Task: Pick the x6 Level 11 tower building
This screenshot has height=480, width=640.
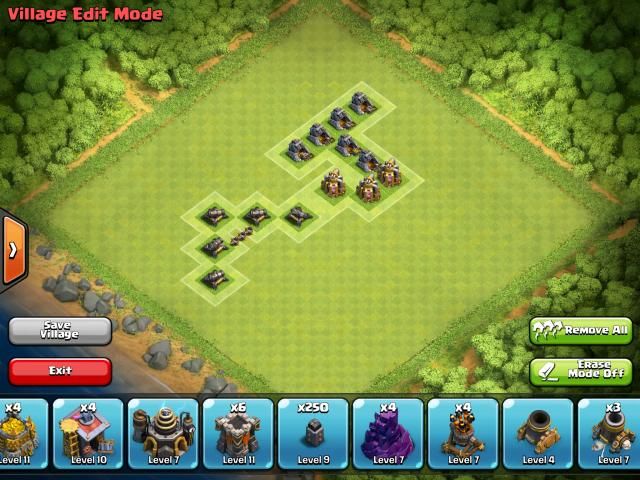Action: [238, 433]
